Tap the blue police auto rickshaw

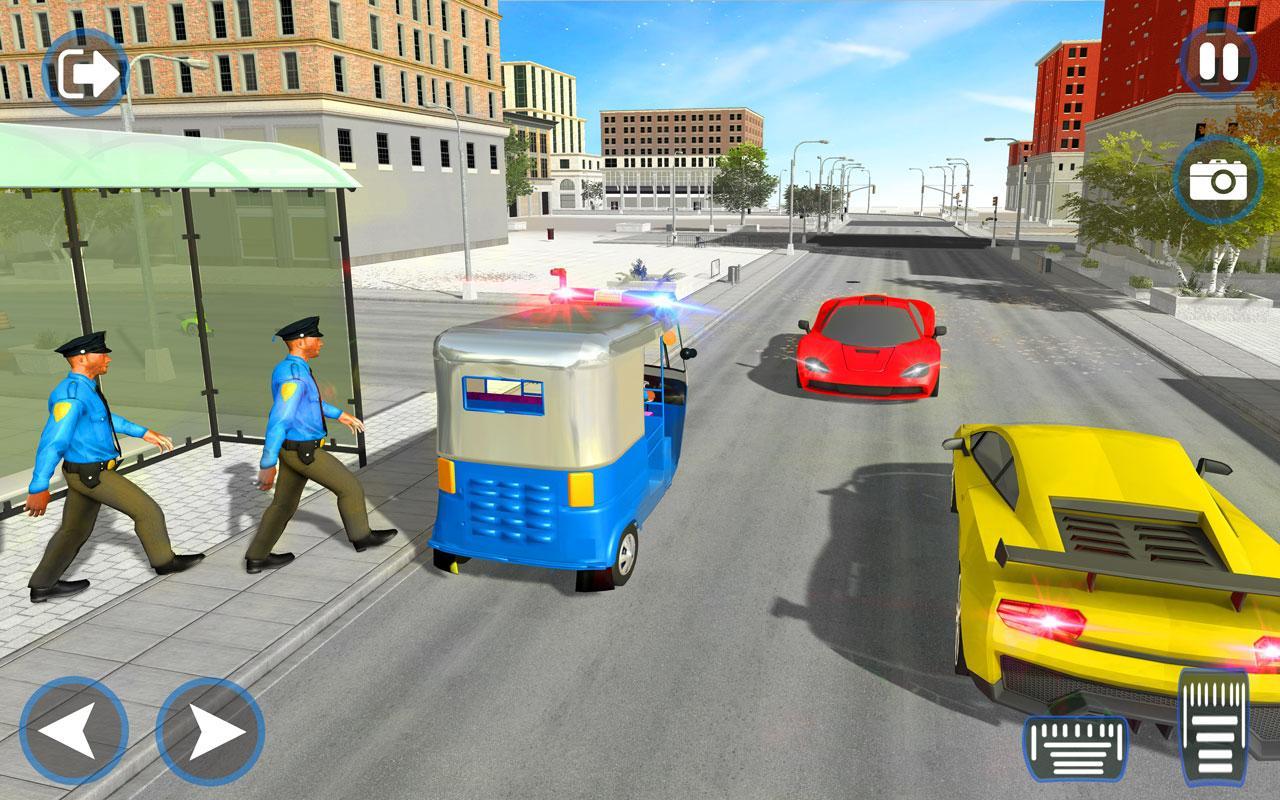(550, 450)
